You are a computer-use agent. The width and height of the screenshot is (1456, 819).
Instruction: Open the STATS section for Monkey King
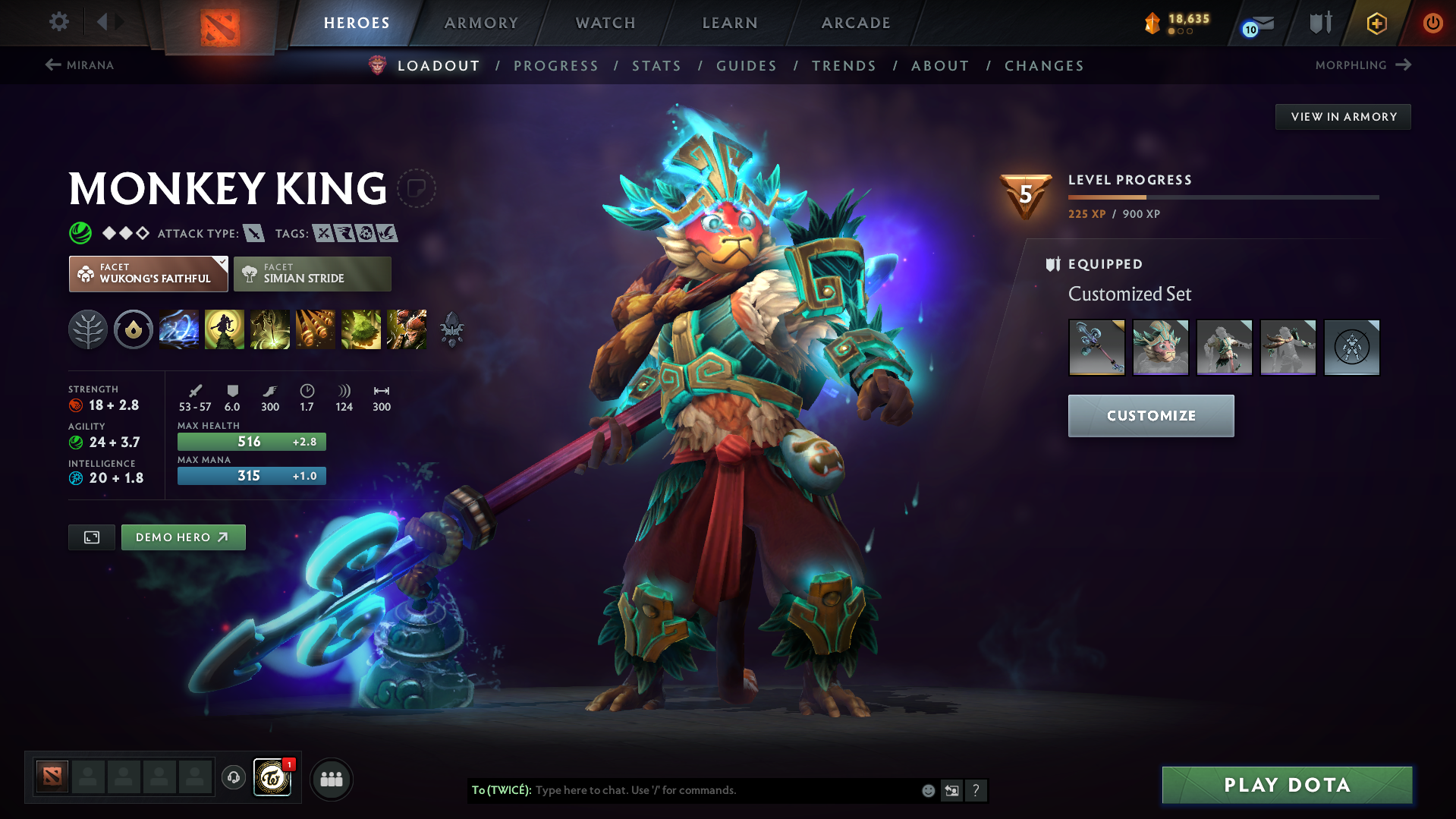point(656,66)
